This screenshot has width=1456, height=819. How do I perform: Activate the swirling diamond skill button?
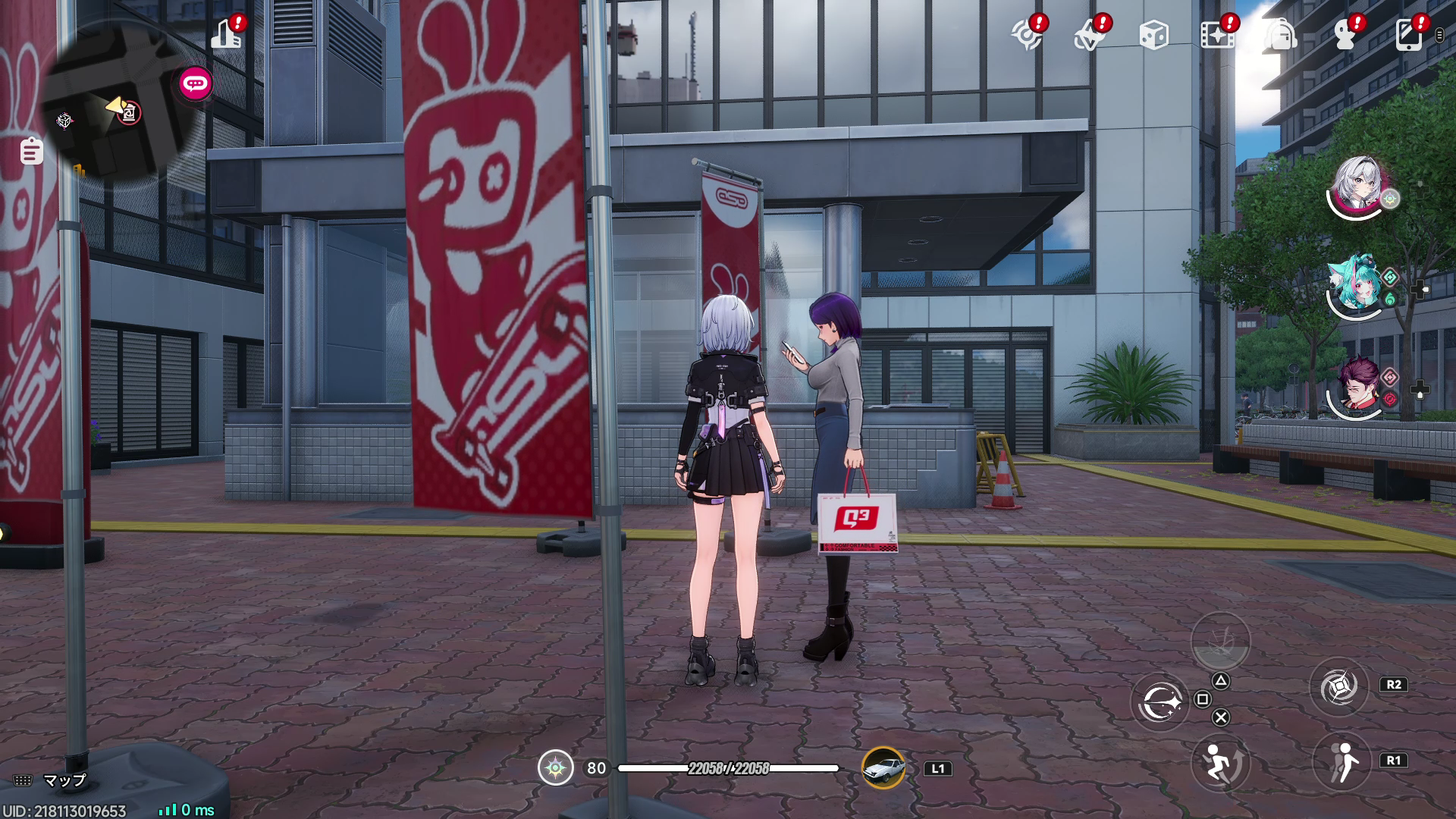pos(1338,688)
